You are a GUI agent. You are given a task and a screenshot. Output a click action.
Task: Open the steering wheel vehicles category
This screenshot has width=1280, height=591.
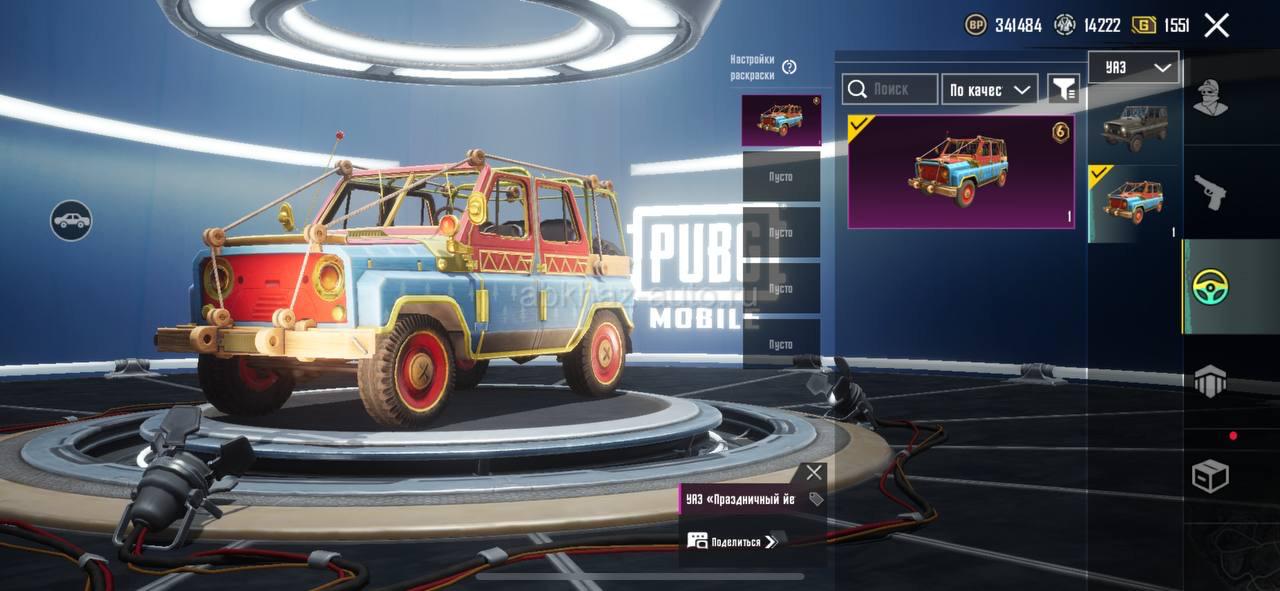pyautogui.click(x=1211, y=287)
